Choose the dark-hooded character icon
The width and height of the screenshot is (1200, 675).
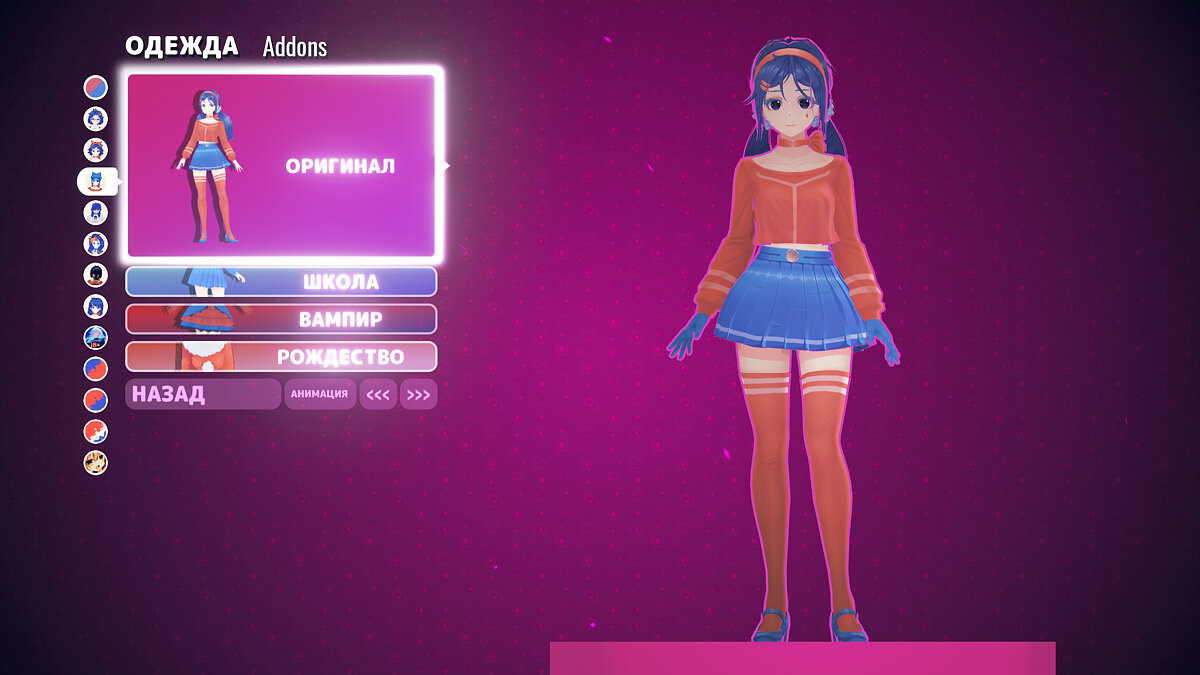tap(95, 275)
